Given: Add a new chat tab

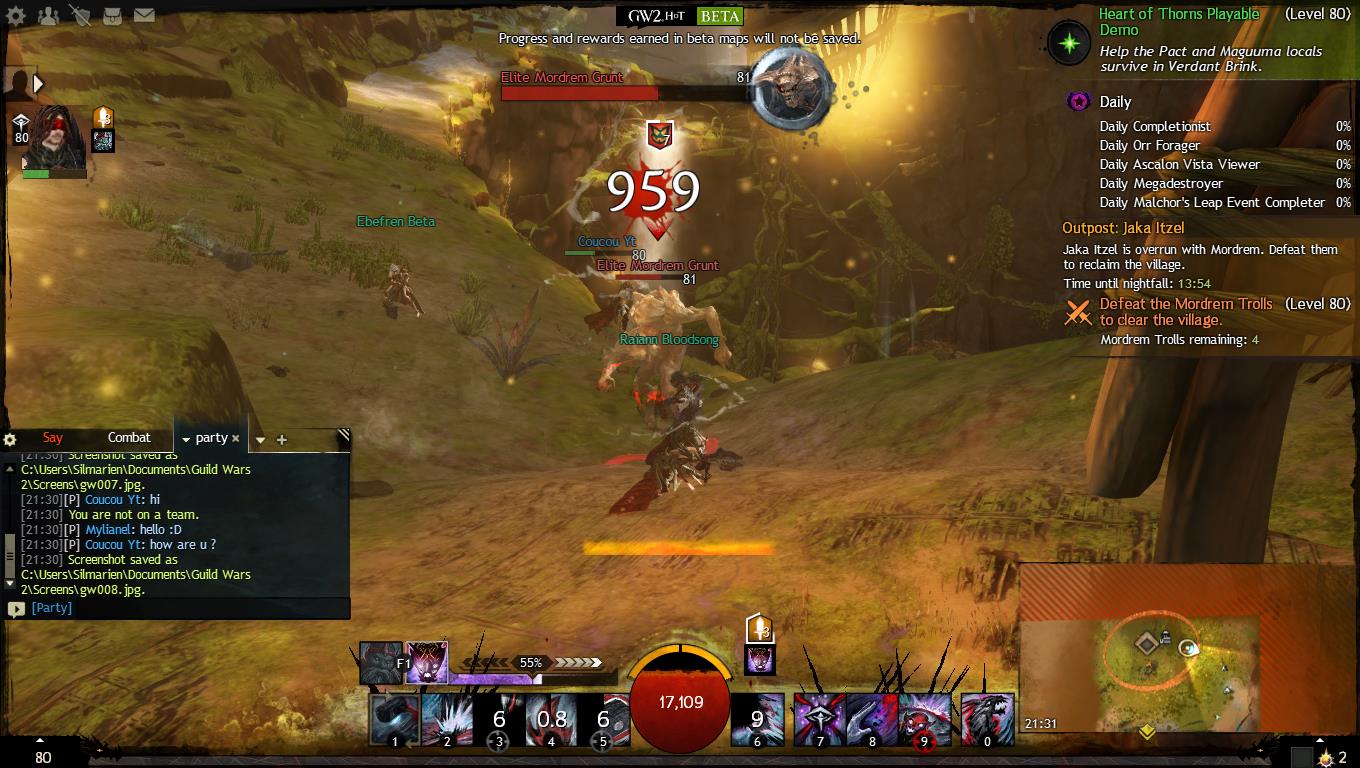Looking at the screenshot, I should [x=282, y=440].
